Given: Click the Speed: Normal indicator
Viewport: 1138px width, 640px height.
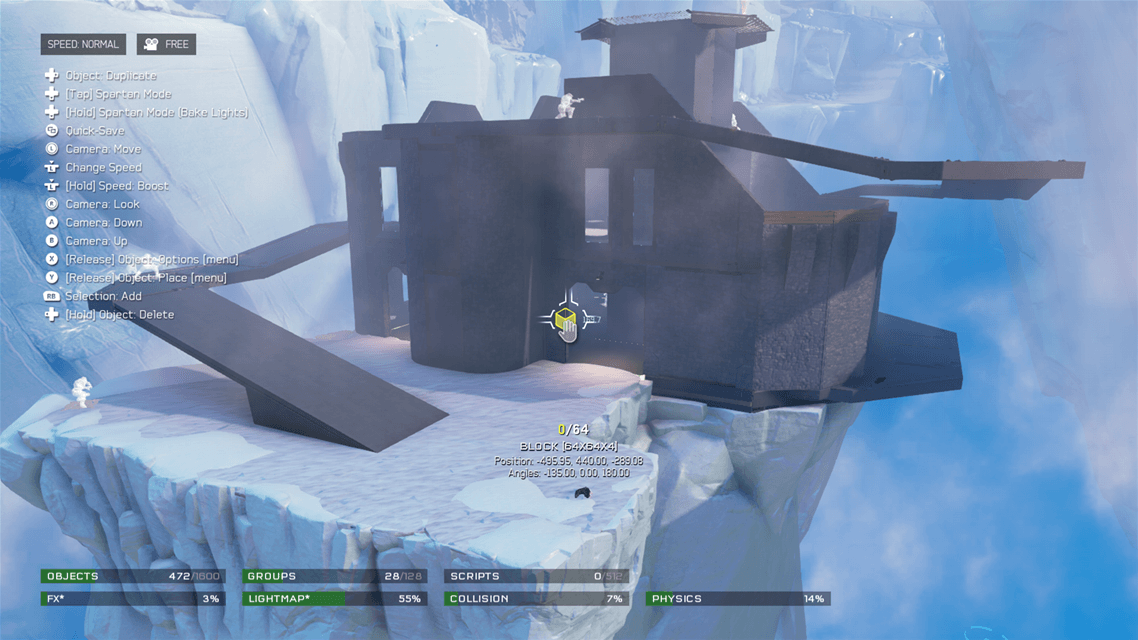Looking at the screenshot, I should pos(83,44).
